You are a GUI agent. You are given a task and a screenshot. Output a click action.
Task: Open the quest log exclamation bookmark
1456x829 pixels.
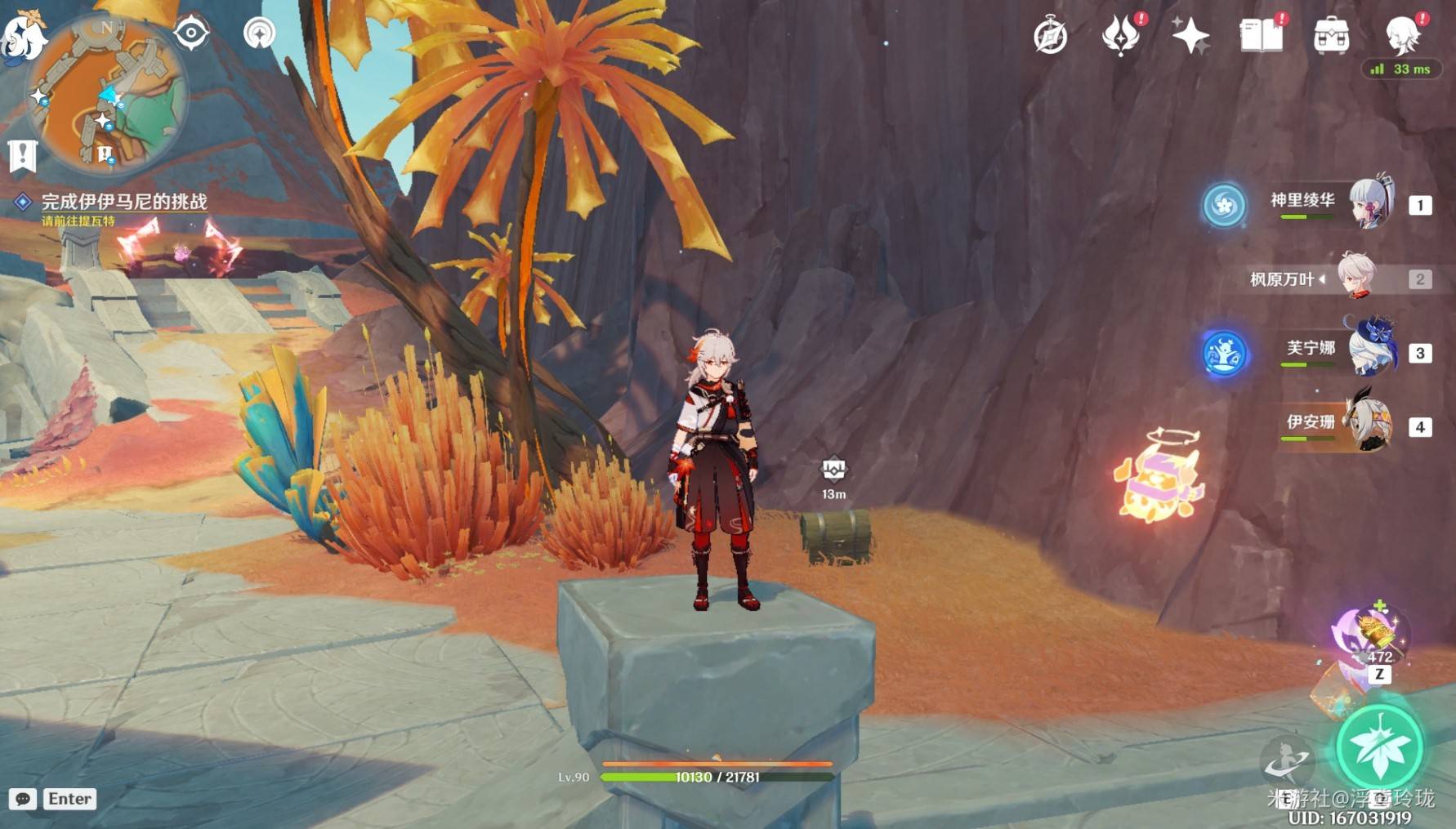[22, 154]
